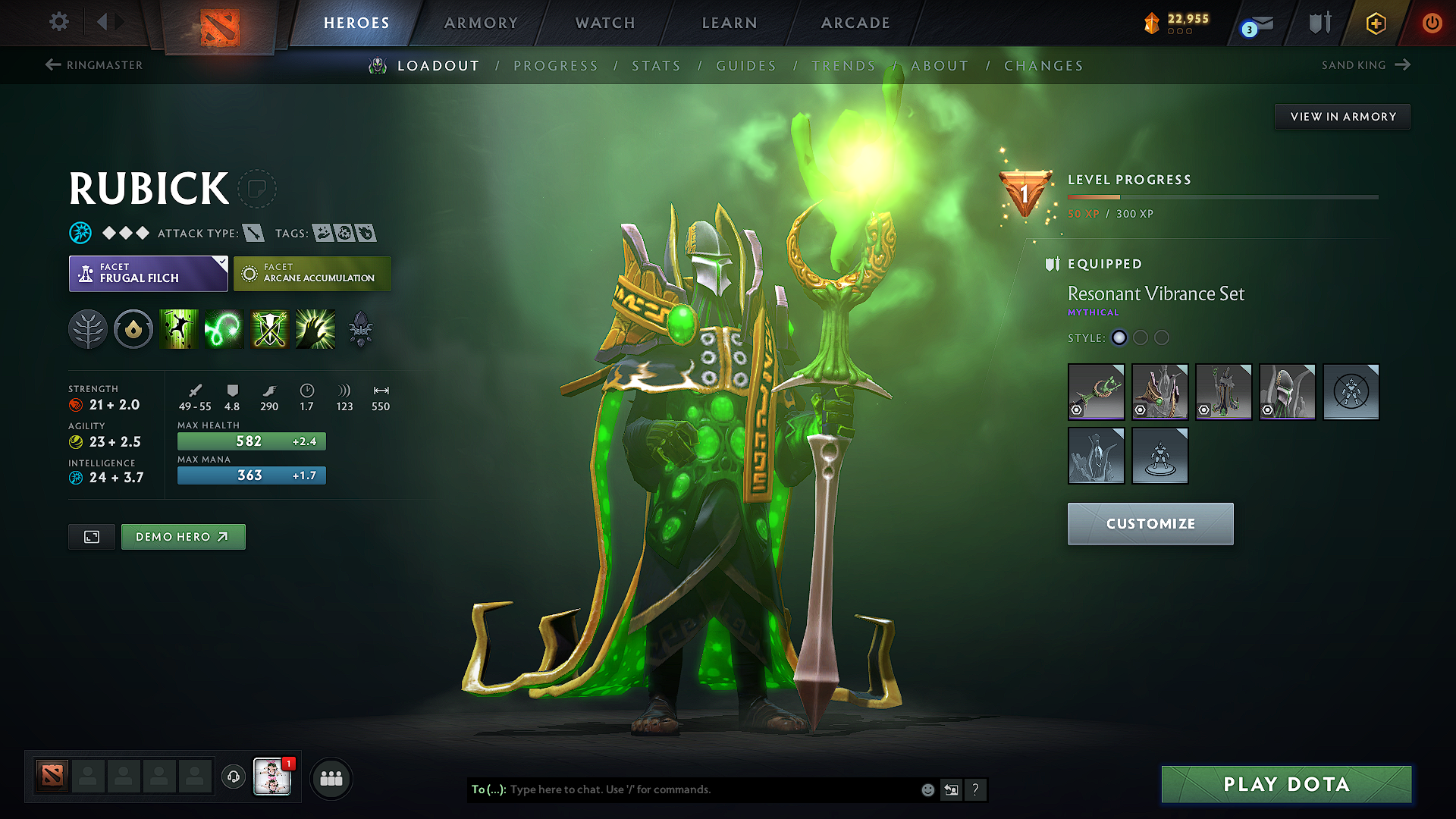Select the second style radio button
1456x819 pixels.
[1141, 338]
